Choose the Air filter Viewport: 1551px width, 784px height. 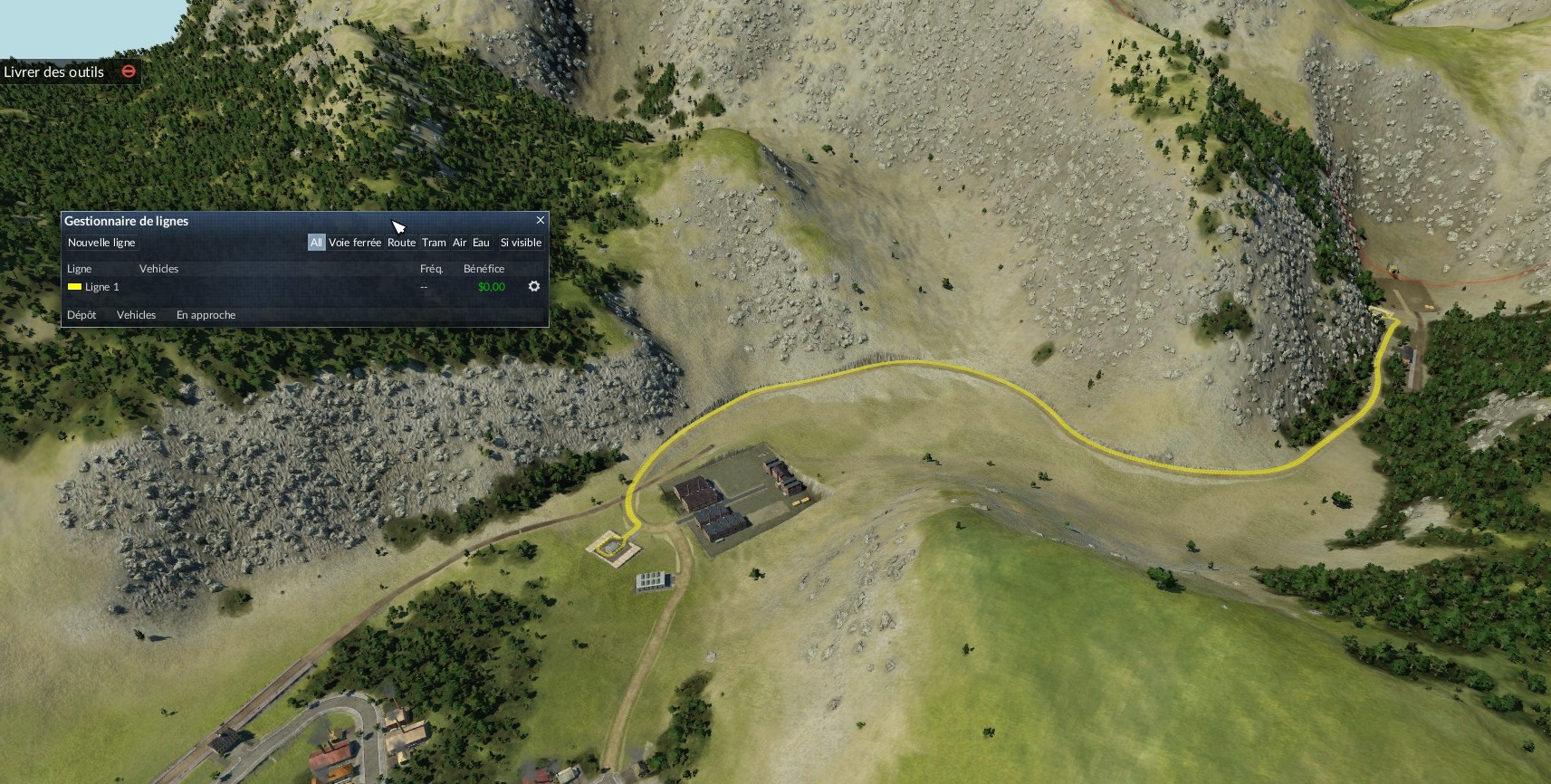point(459,243)
